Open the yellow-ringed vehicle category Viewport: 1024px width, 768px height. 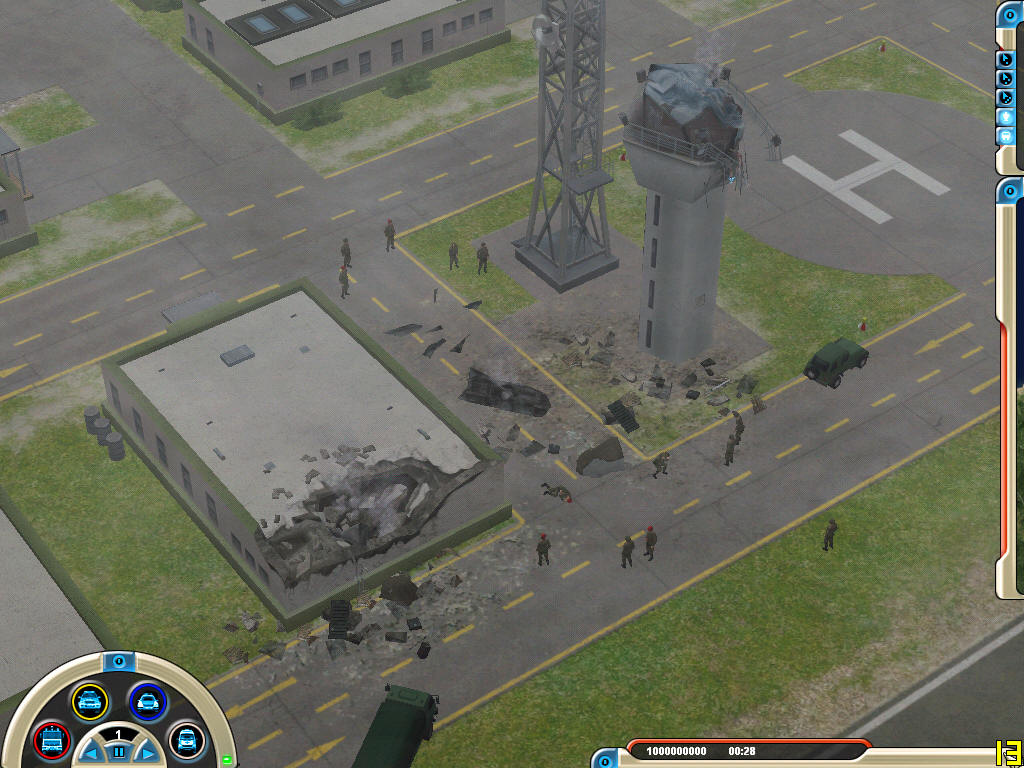click(x=89, y=702)
